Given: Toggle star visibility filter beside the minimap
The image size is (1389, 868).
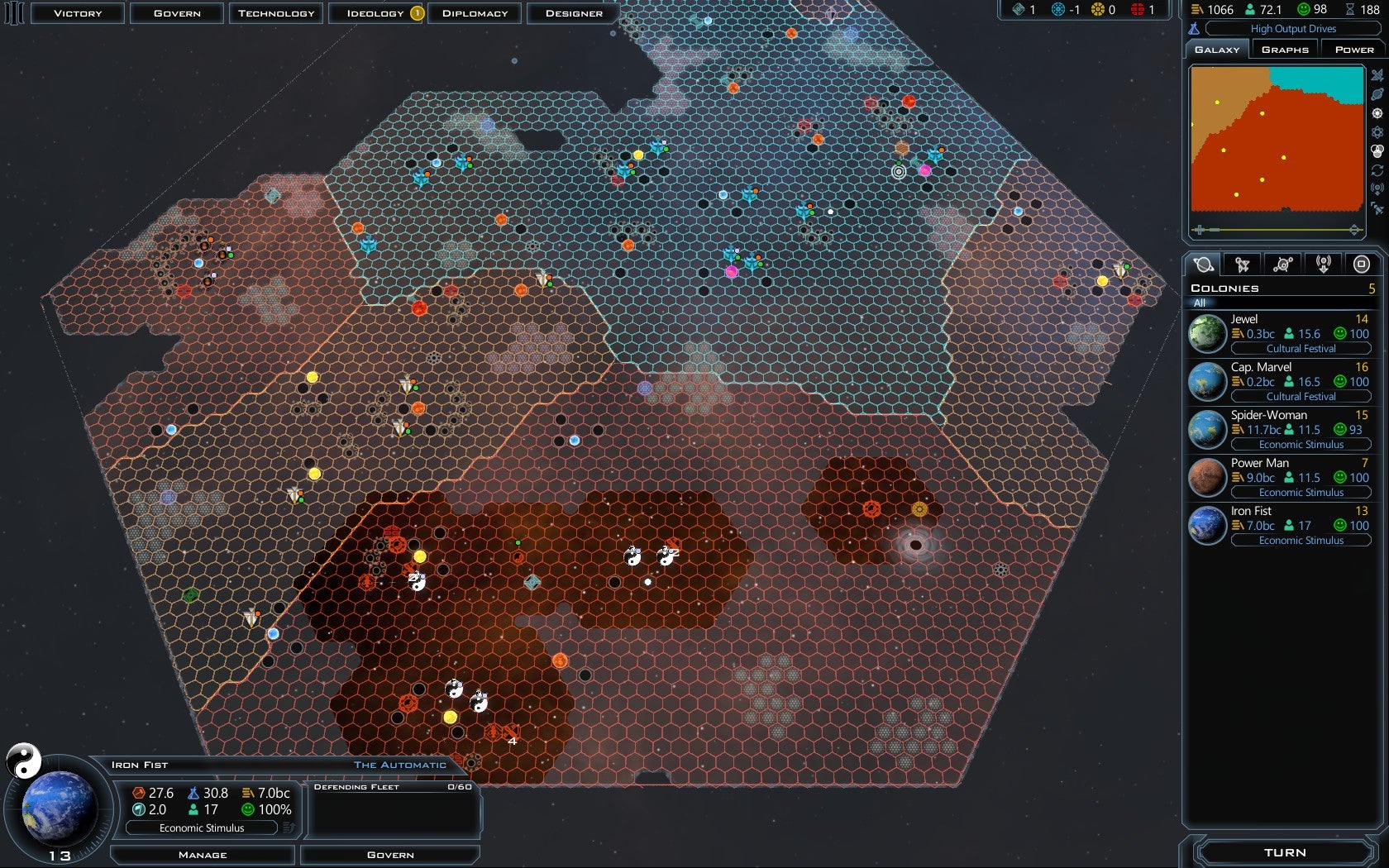Looking at the screenshot, I should (x=1377, y=113).
